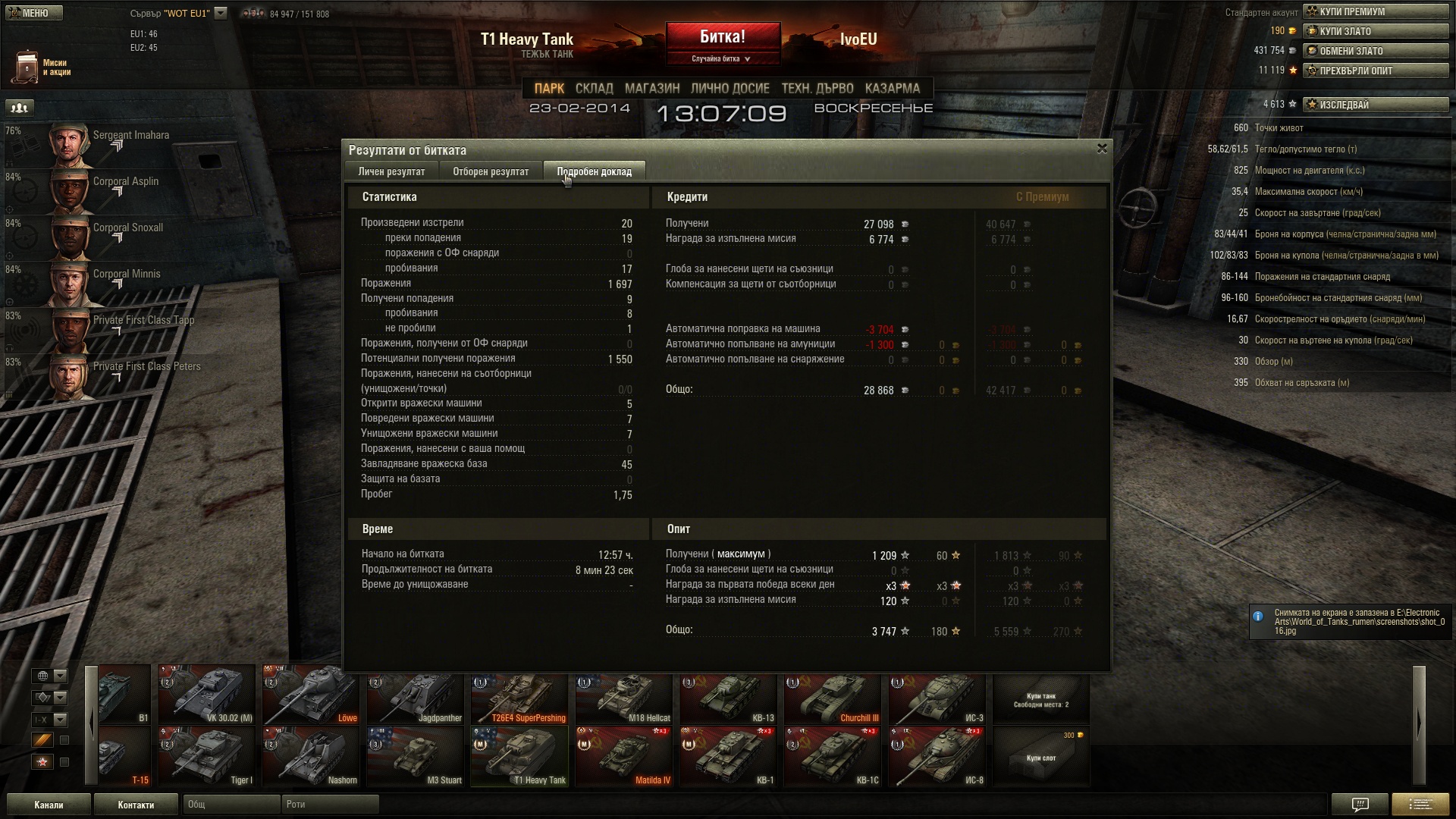This screenshot has height=819, width=1456.
Task: Open the Канали chat channels button
Action: point(49,805)
